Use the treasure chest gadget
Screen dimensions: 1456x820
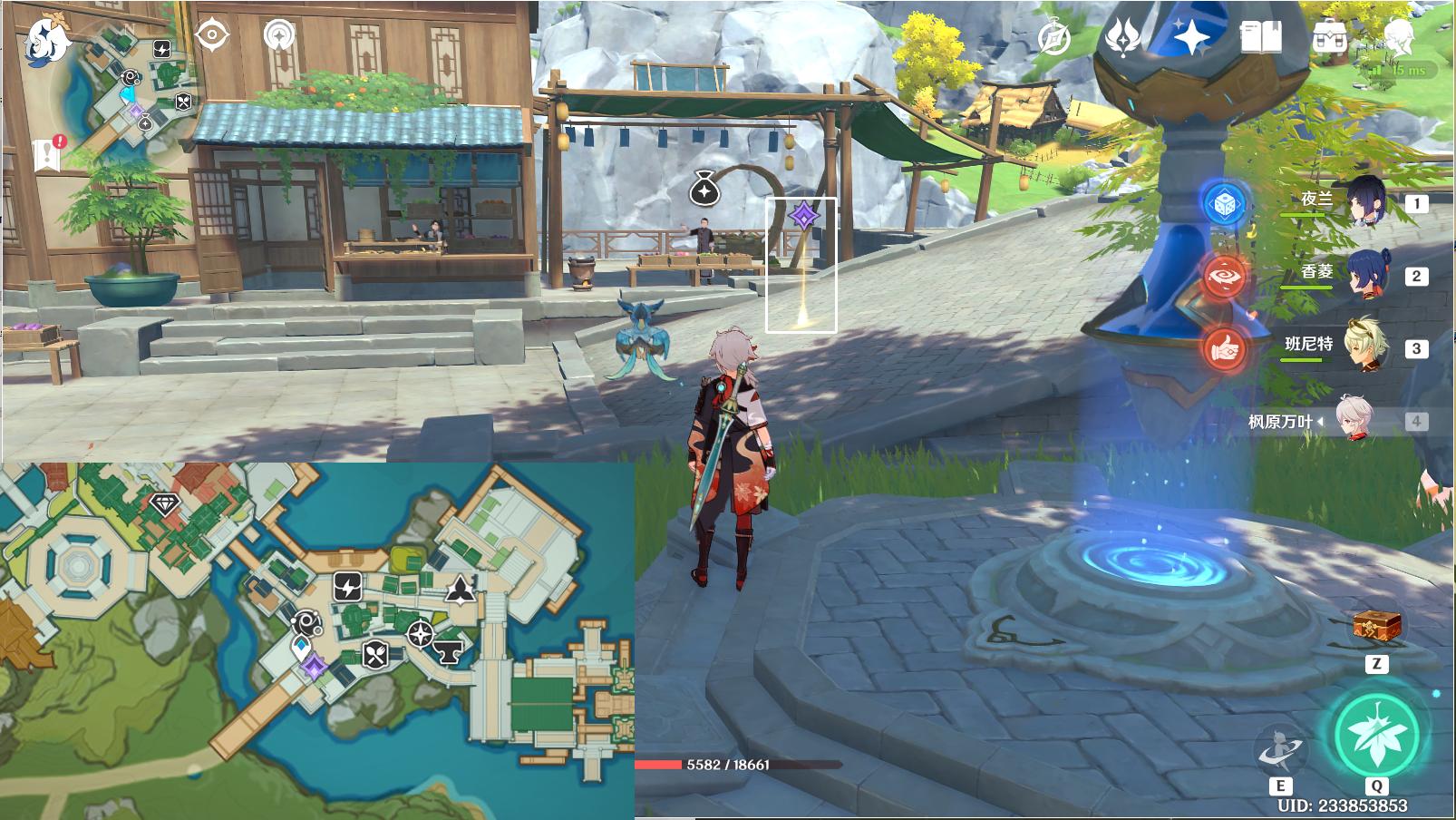[x=1376, y=626]
